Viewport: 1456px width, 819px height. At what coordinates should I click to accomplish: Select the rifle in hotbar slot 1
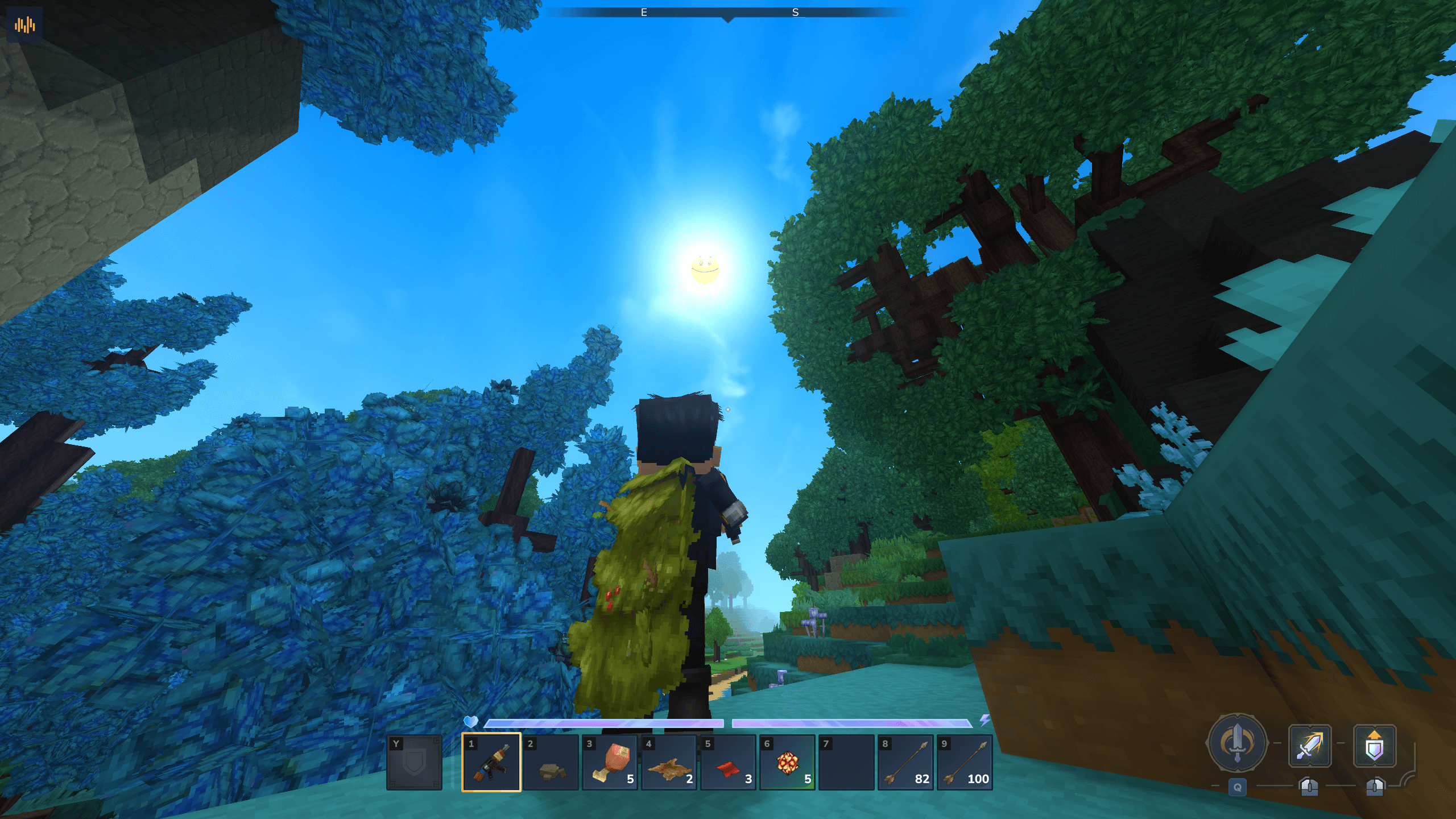coord(491,762)
